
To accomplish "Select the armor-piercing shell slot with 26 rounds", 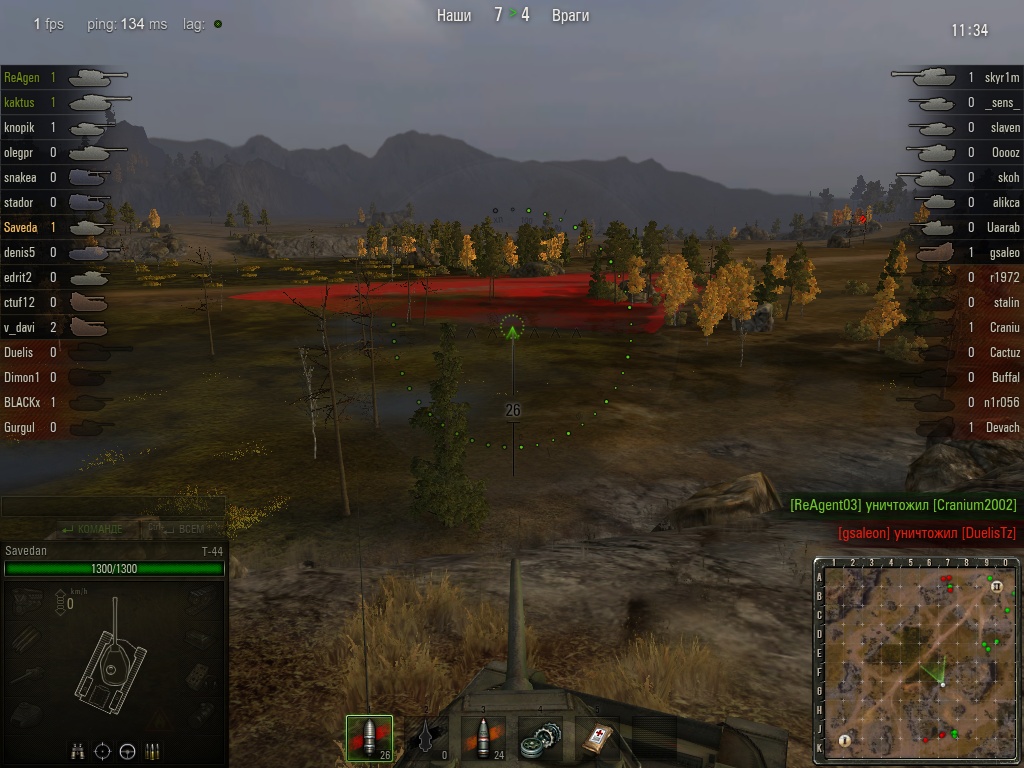I will [x=369, y=738].
